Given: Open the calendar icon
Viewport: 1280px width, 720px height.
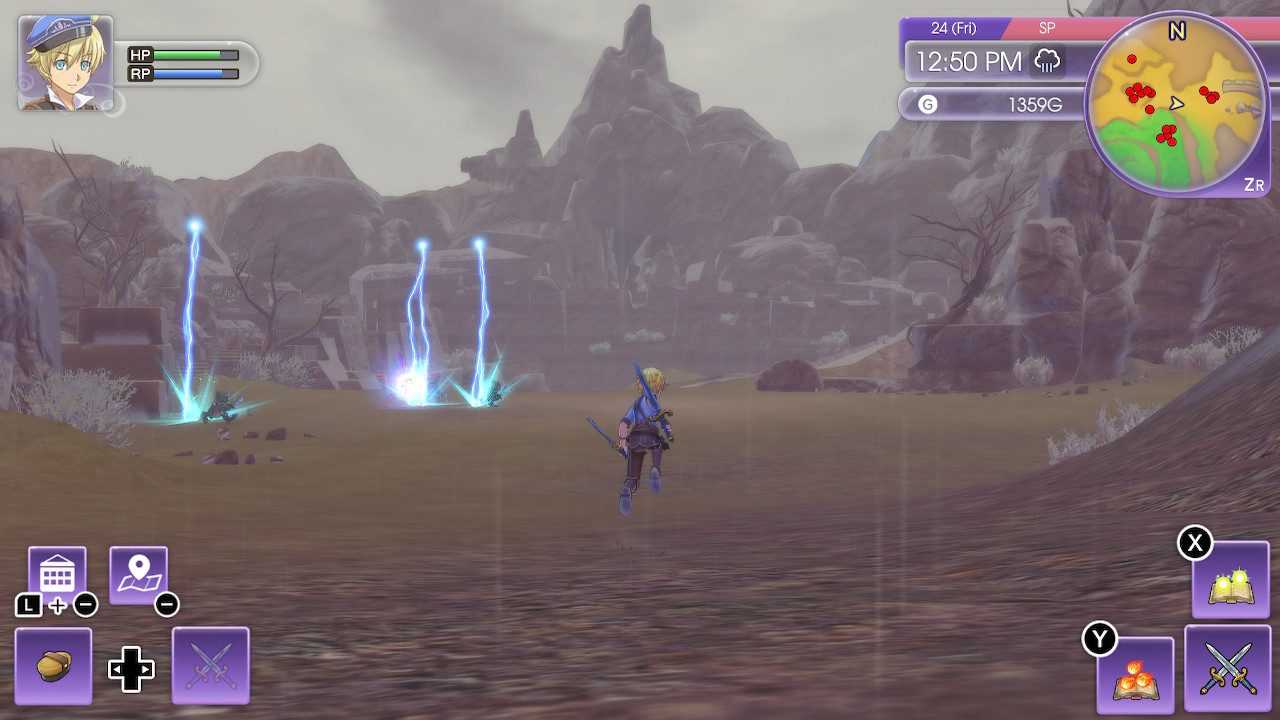Looking at the screenshot, I should click(58, 570).
